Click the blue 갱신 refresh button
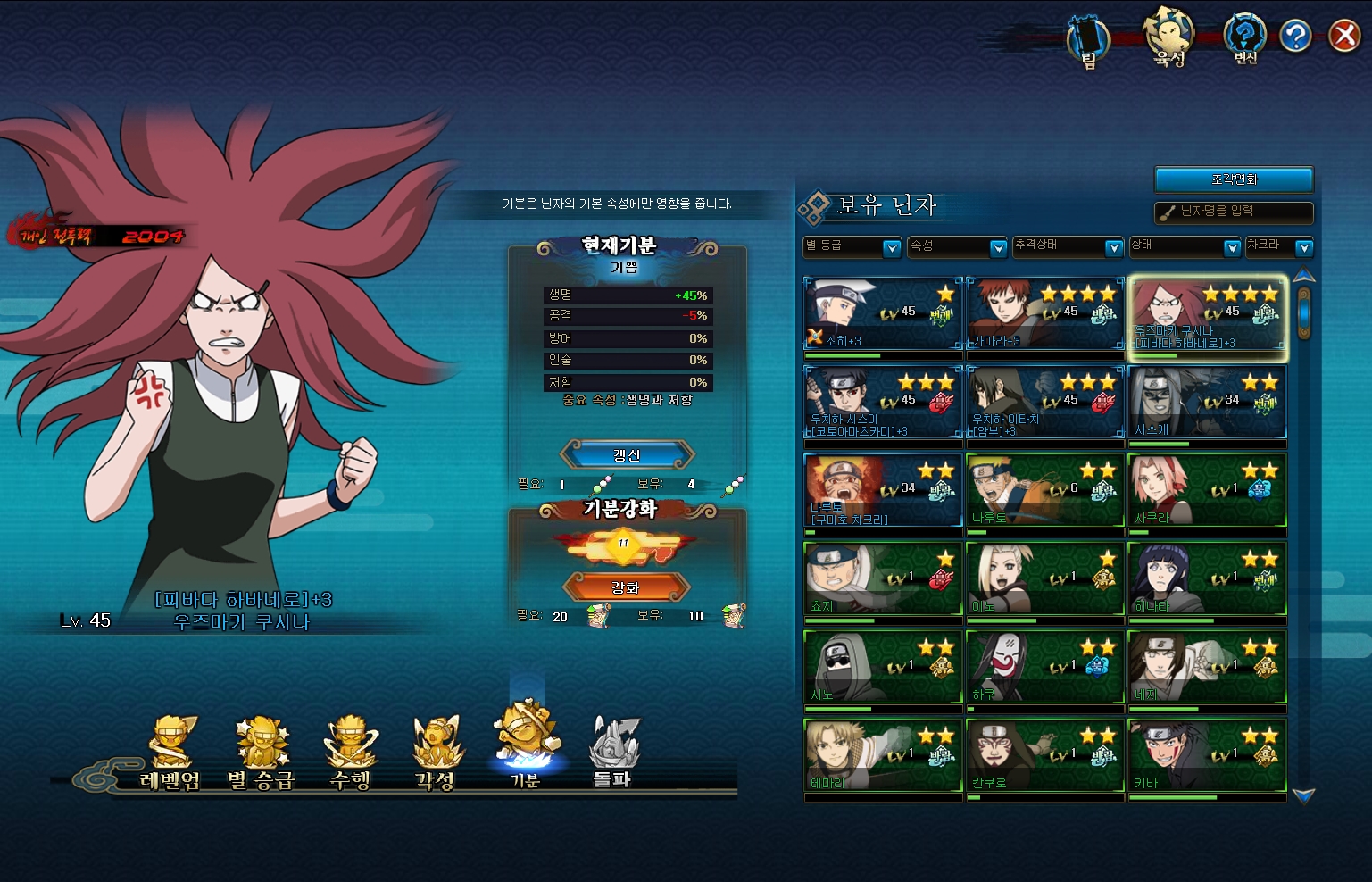1372x882 pixels. [x=627, y=454]
